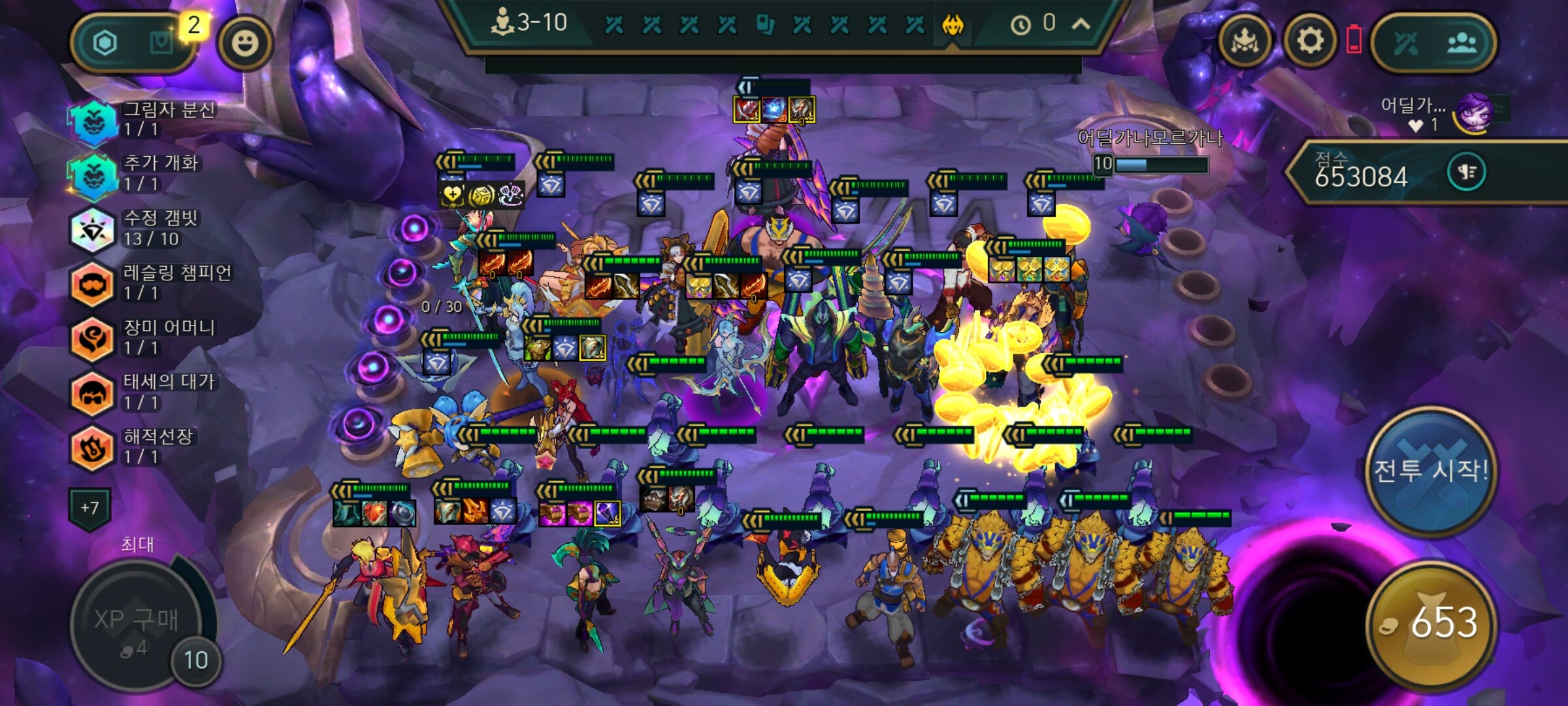
Task: Check the 태세의 대가 trait
Action: click(92, 393)
